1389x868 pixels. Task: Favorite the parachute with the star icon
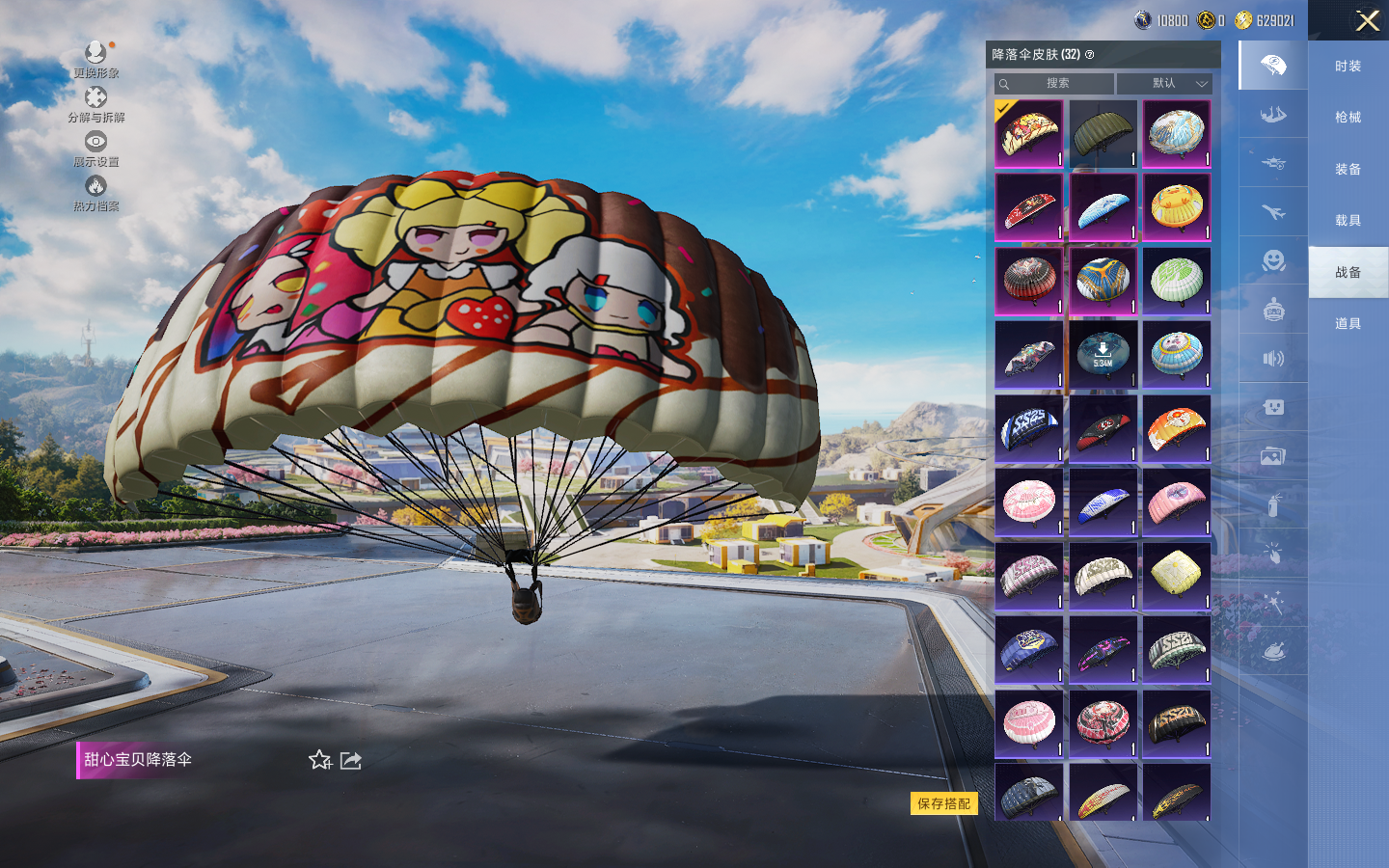coord(320,760)
